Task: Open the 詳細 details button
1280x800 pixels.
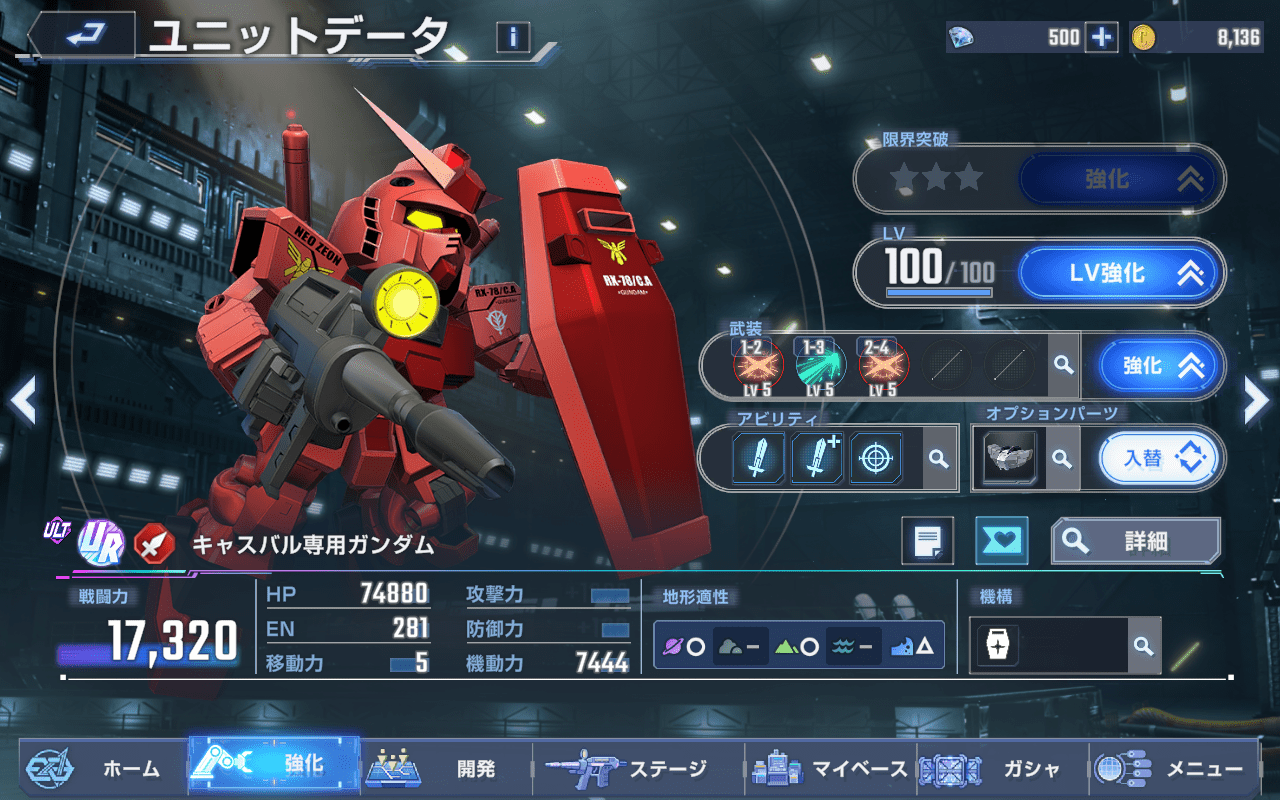Action: pyautogui.click(x=1135, y=541)
